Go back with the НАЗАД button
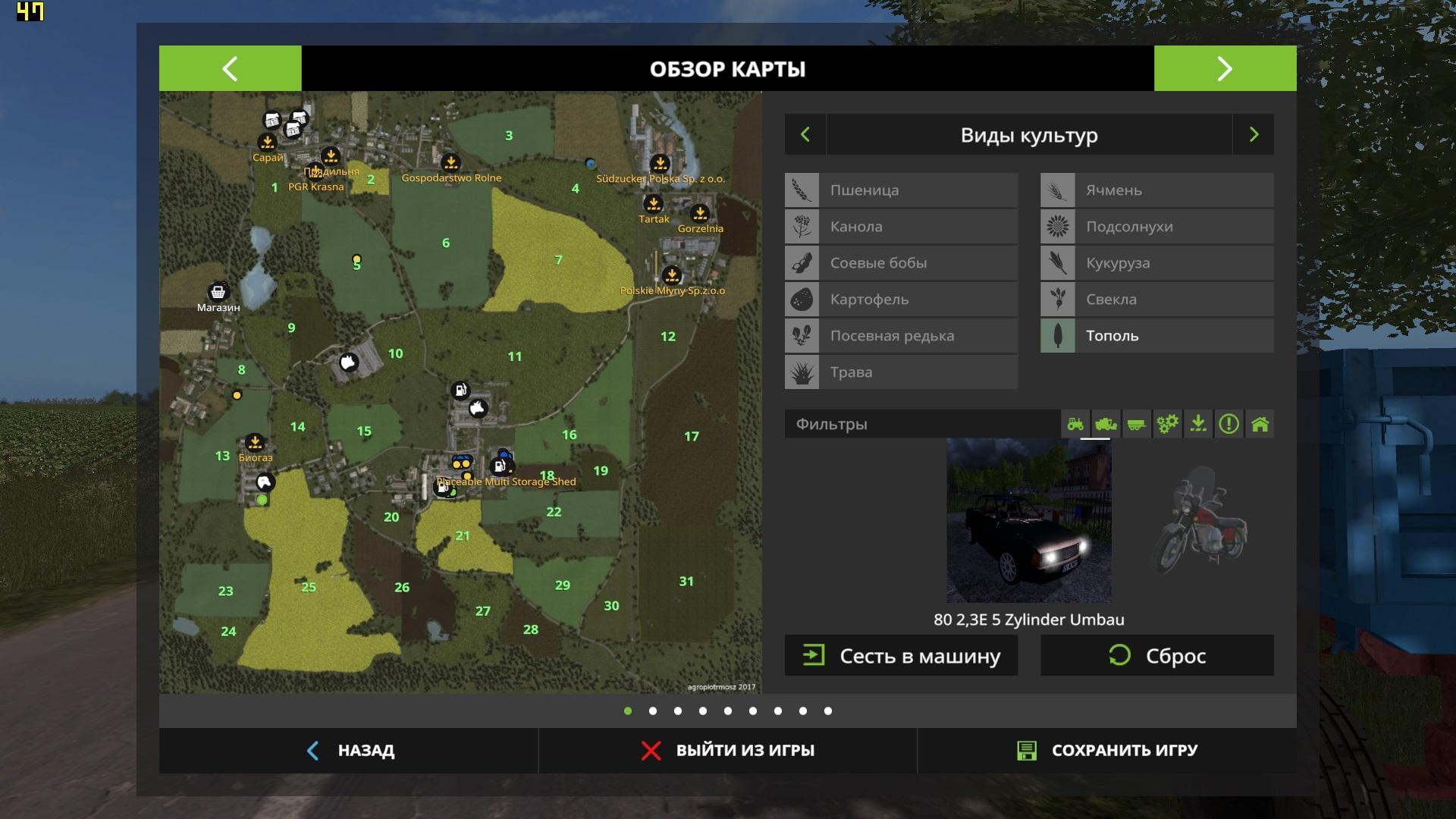This screenshot has height=819, width=1456. click(349, 751)
